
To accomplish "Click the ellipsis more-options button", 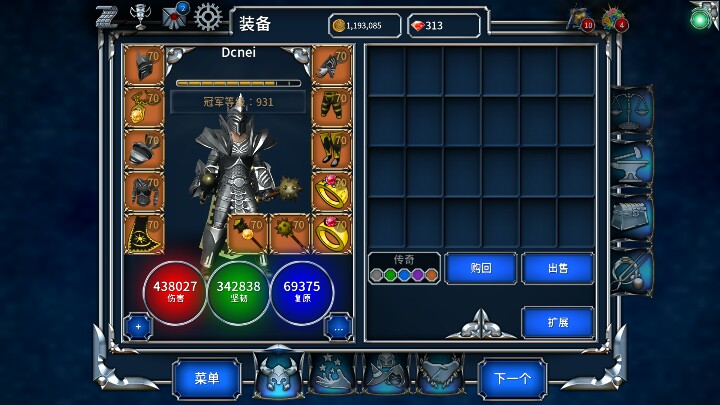I will pyautogui.click(x=338, y=326).
